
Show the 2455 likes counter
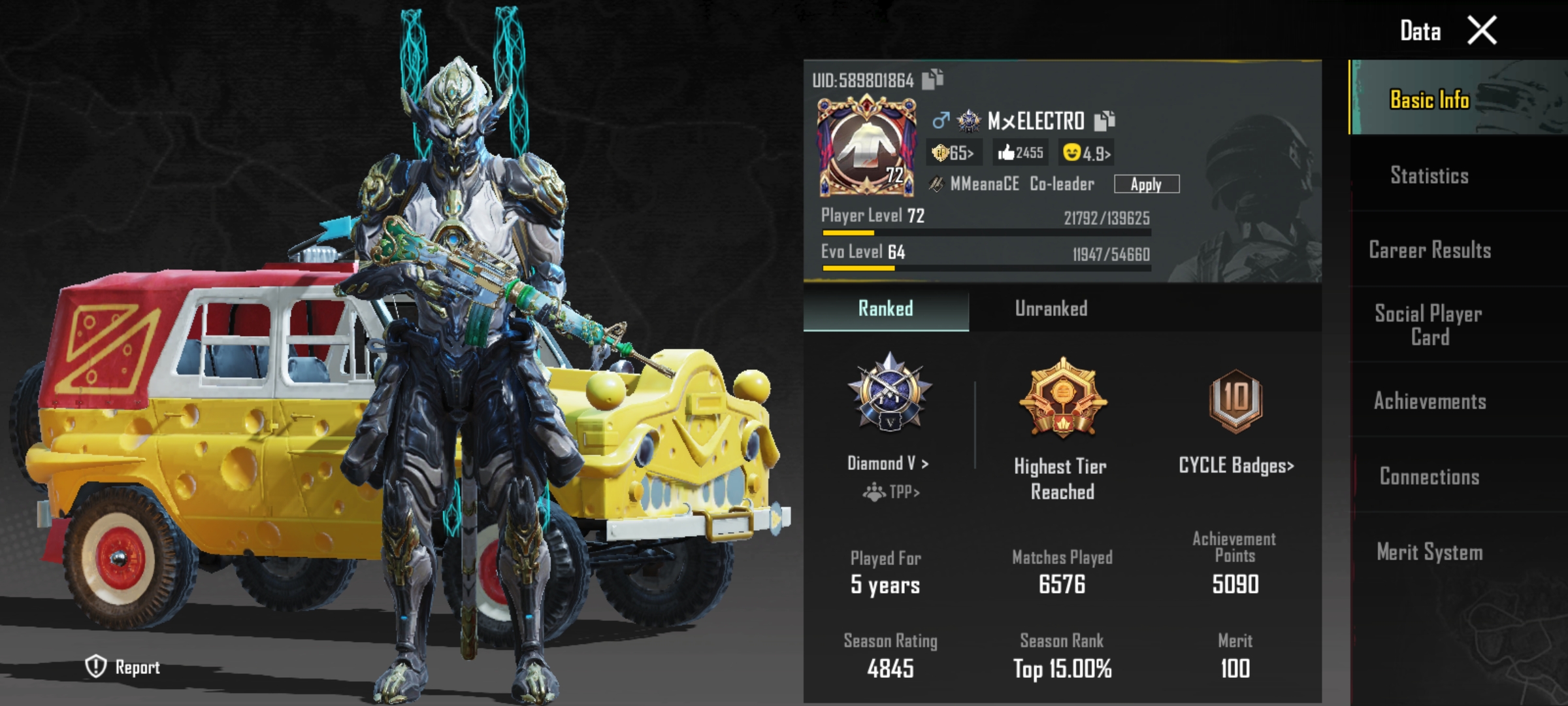coord(1021,153)
